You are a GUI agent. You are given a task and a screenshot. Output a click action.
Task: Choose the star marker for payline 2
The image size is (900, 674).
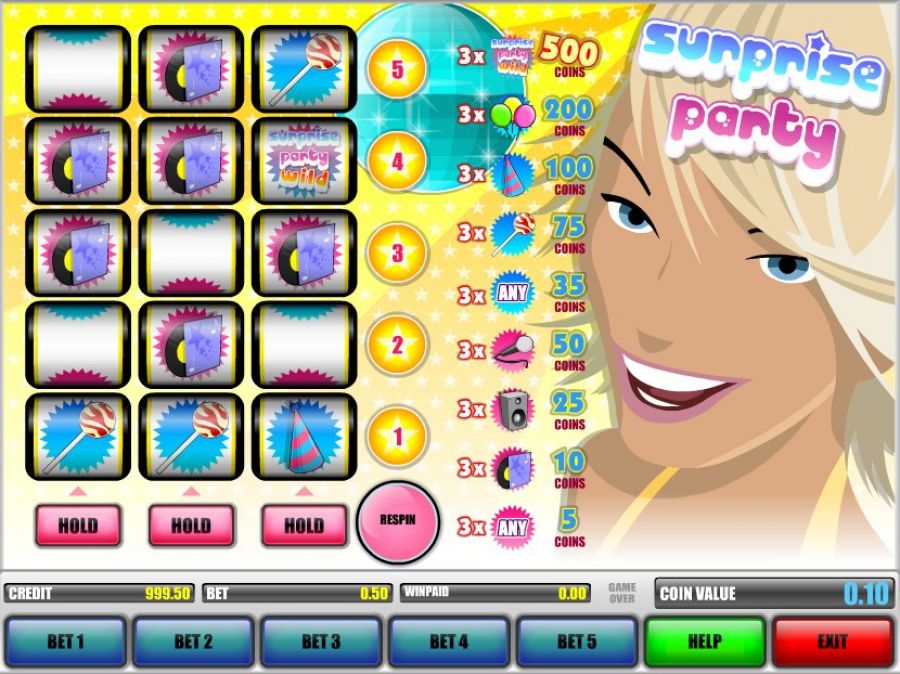pos(397,346)
